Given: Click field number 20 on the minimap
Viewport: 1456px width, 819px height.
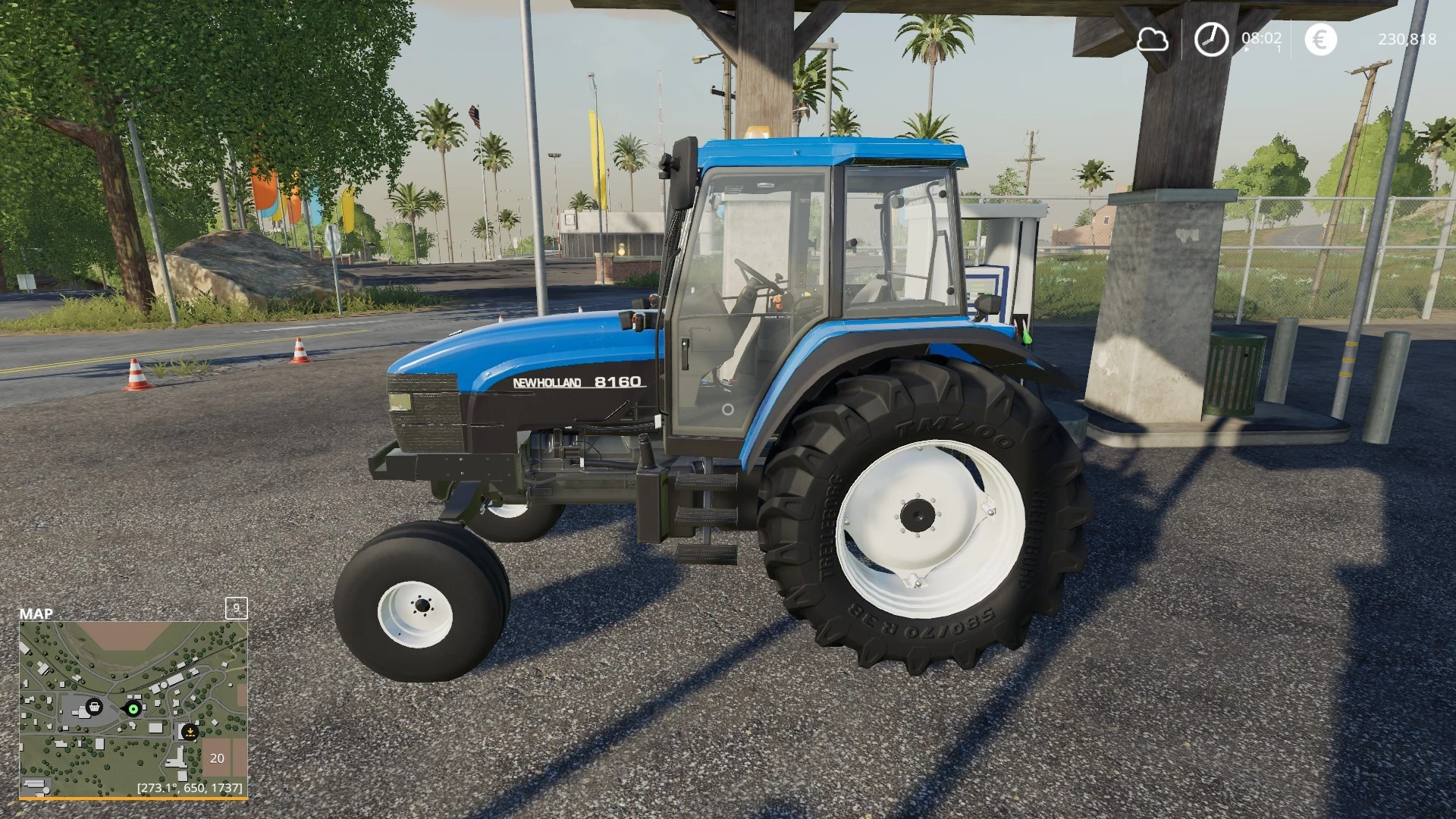Looking at the screenshot, I should coord(217,758).
